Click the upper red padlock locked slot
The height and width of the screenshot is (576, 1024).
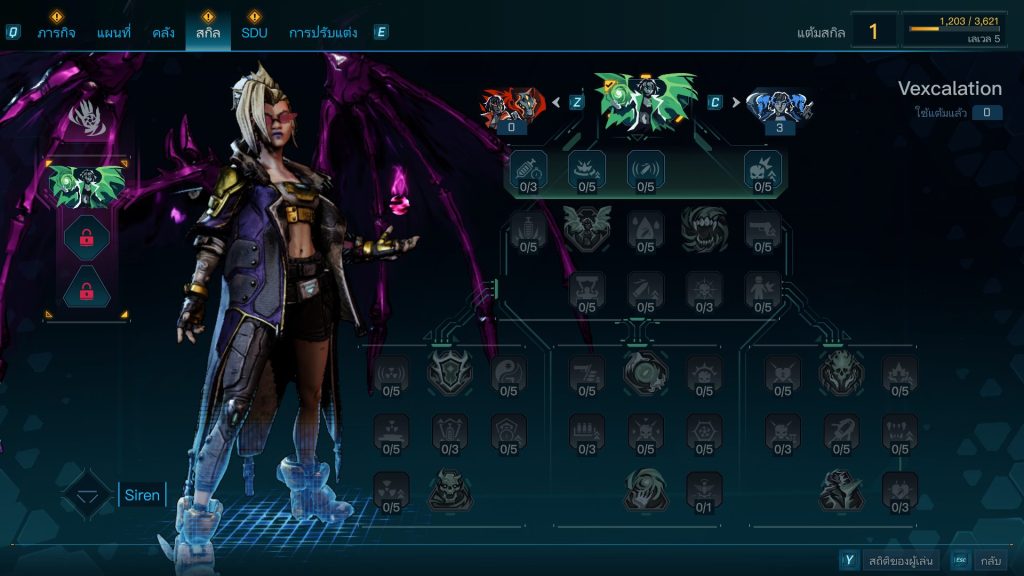pyautogui.click(x=86, y=238)
